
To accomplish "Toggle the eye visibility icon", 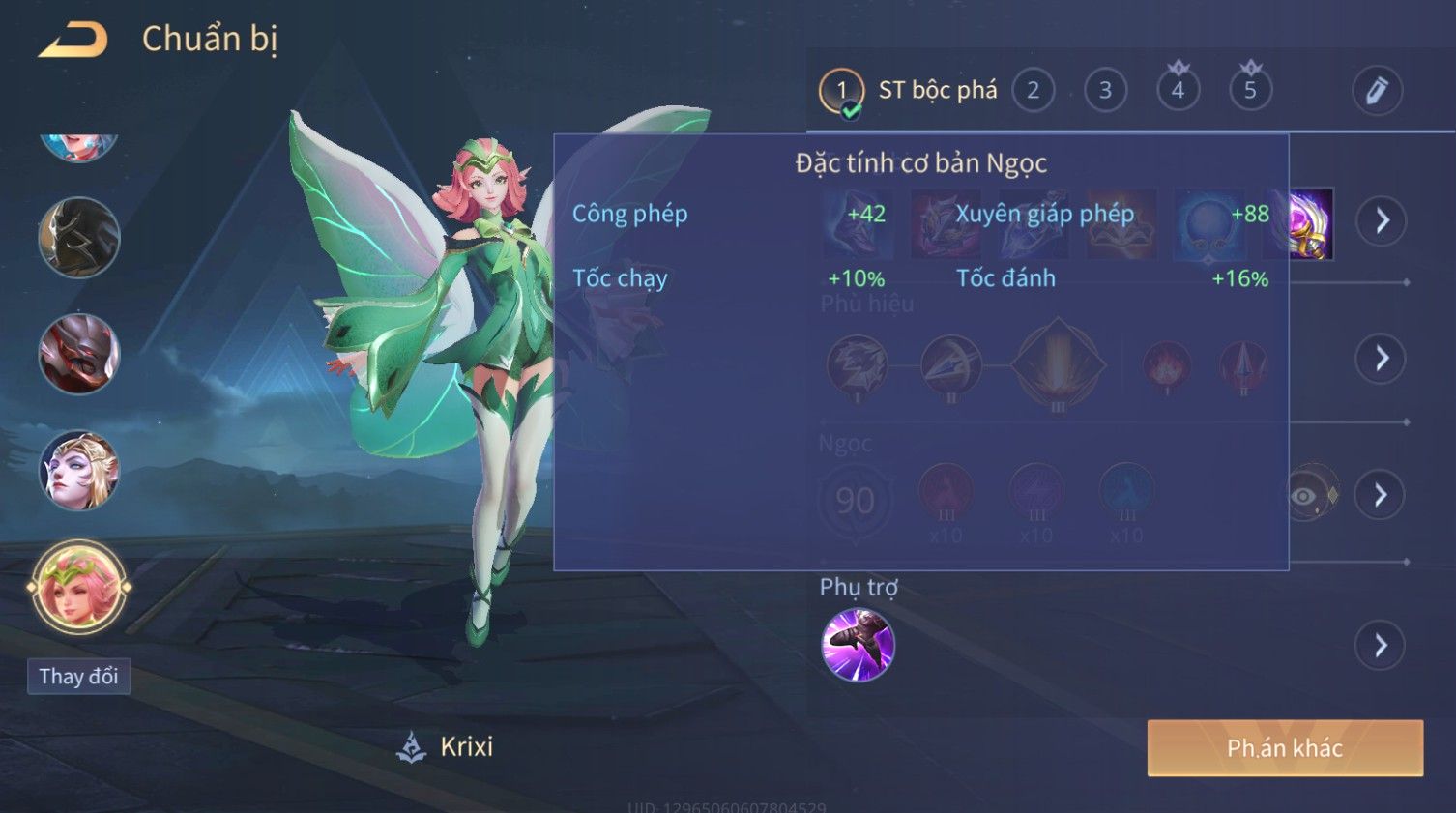I will click(1305, 496).
